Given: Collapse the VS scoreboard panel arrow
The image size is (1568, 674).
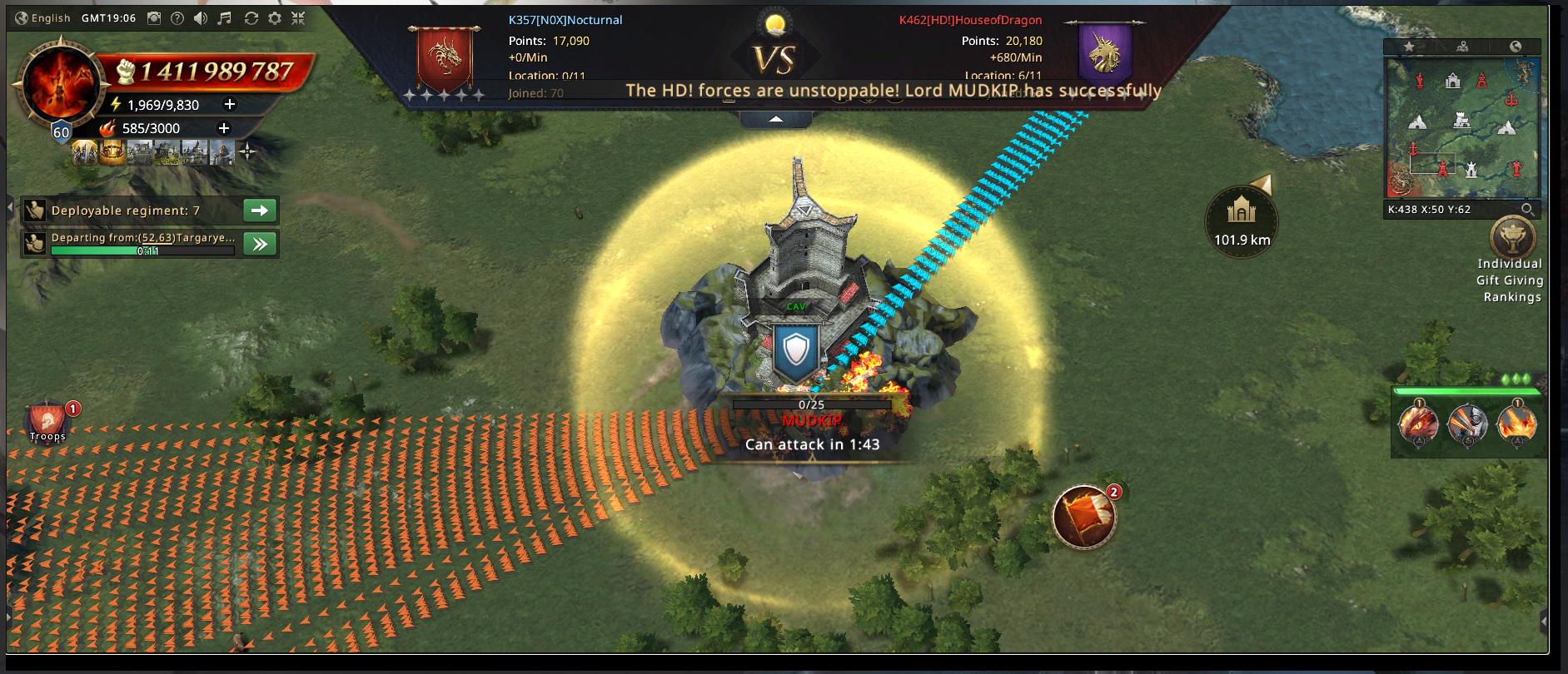Looking at the screenshot, I should (x=775, y=120).
